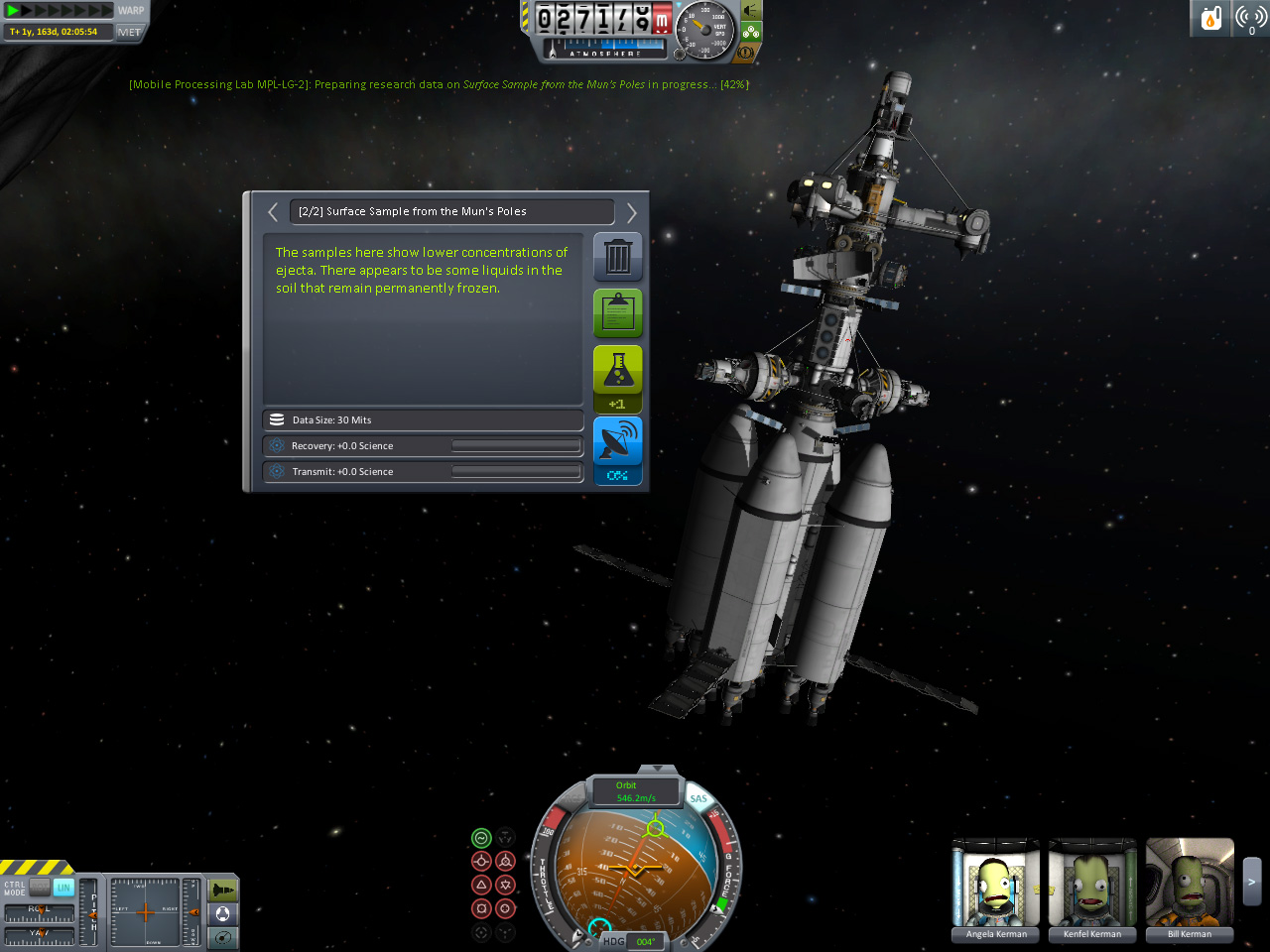The image size is (1270, 952).
Task: Transmit data with the blue satellite dish button
Action: pos(617,441)
